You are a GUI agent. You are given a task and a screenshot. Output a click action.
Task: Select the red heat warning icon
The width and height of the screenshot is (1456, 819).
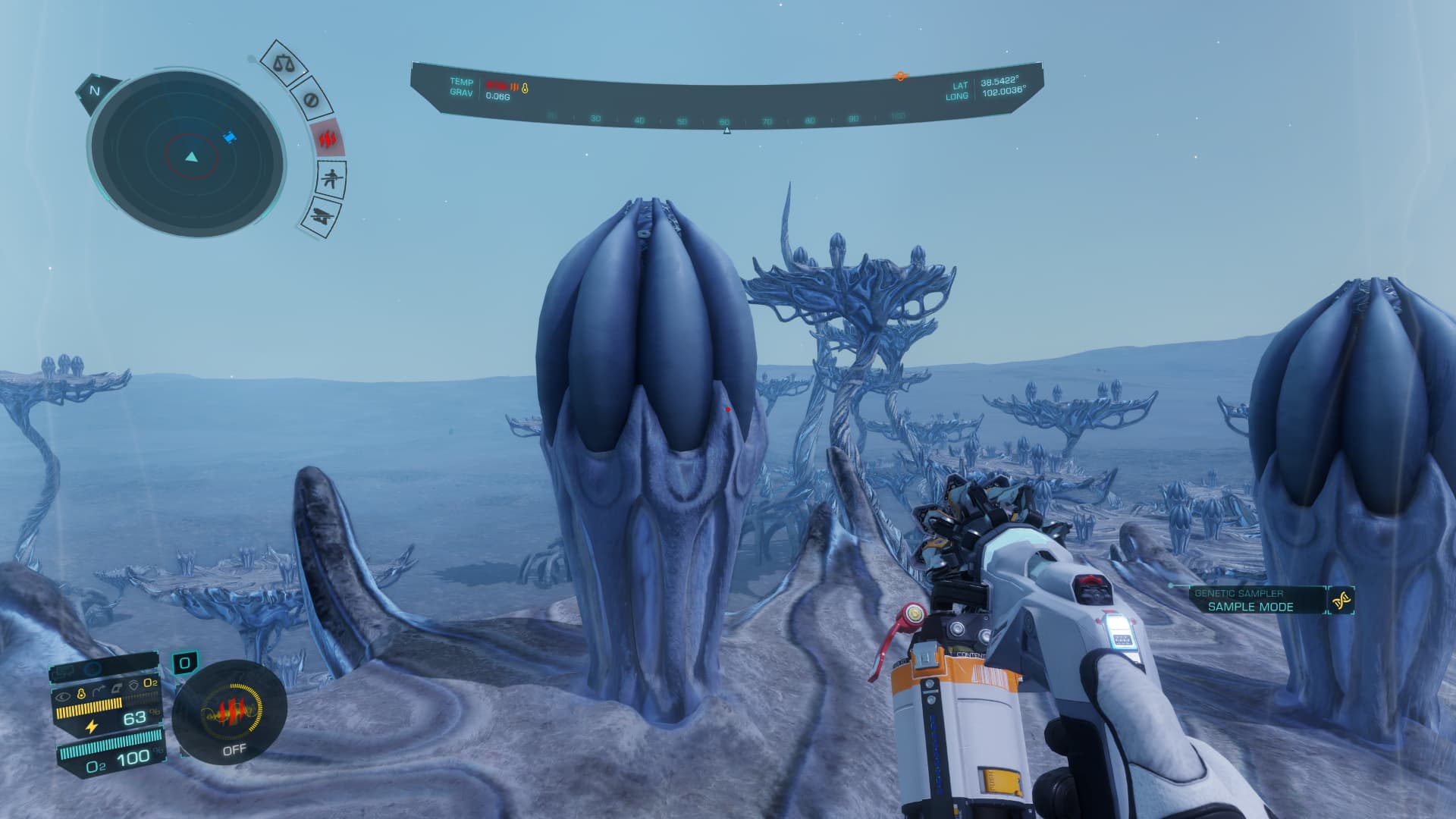click(x=328, y=139)
